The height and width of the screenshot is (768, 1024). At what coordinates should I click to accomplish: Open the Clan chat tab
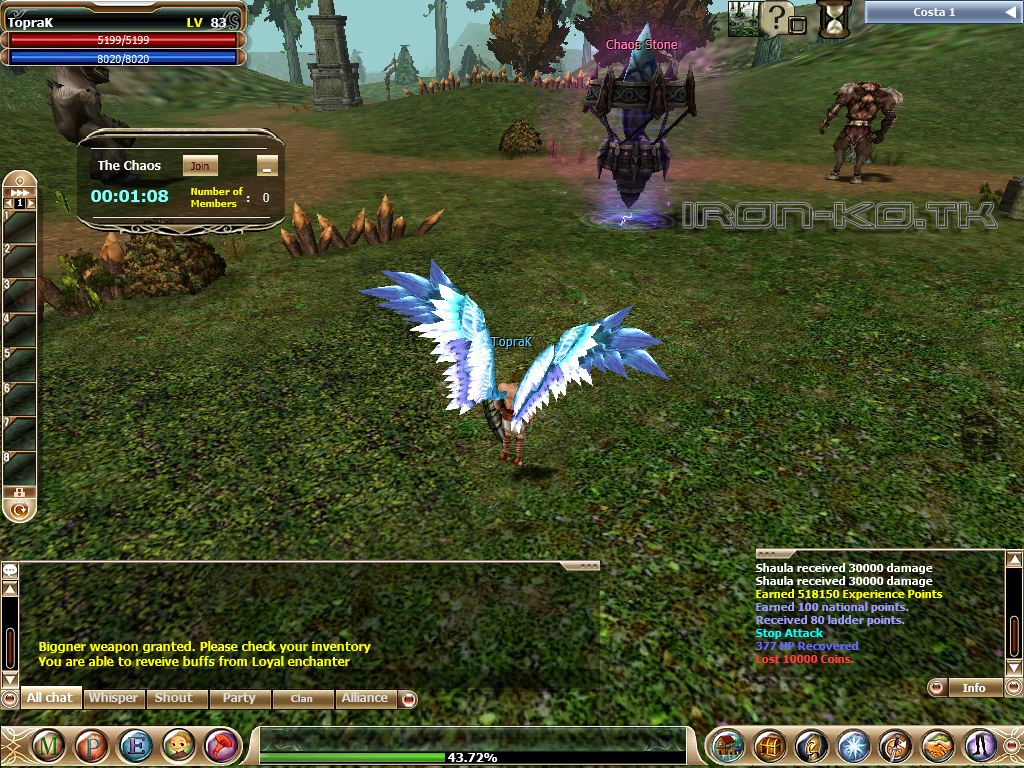tap(302, 698)
